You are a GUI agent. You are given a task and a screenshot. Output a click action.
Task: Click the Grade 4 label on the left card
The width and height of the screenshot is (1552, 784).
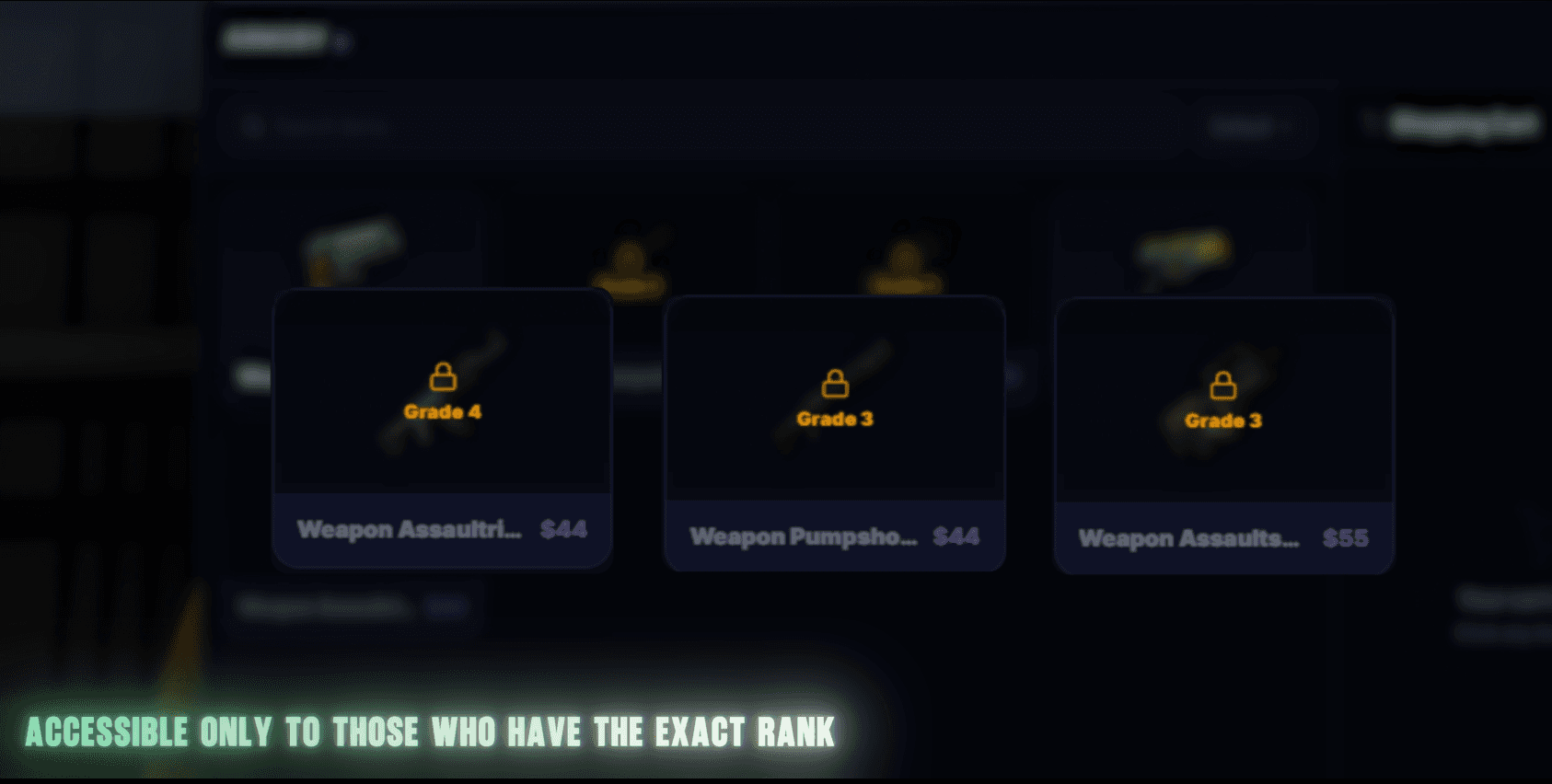[x=442, y=411]
